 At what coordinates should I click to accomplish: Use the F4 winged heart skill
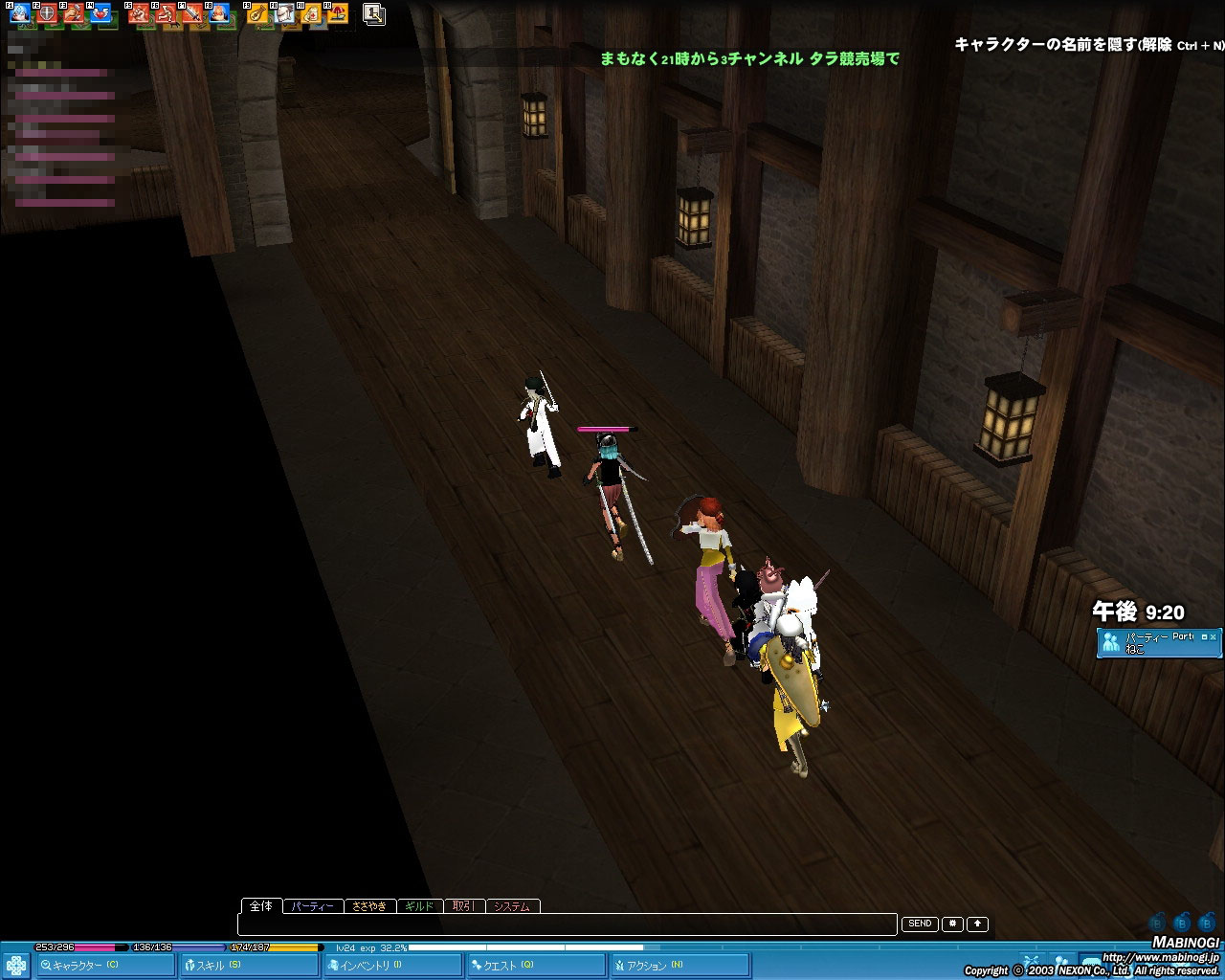tap(100, 13)
